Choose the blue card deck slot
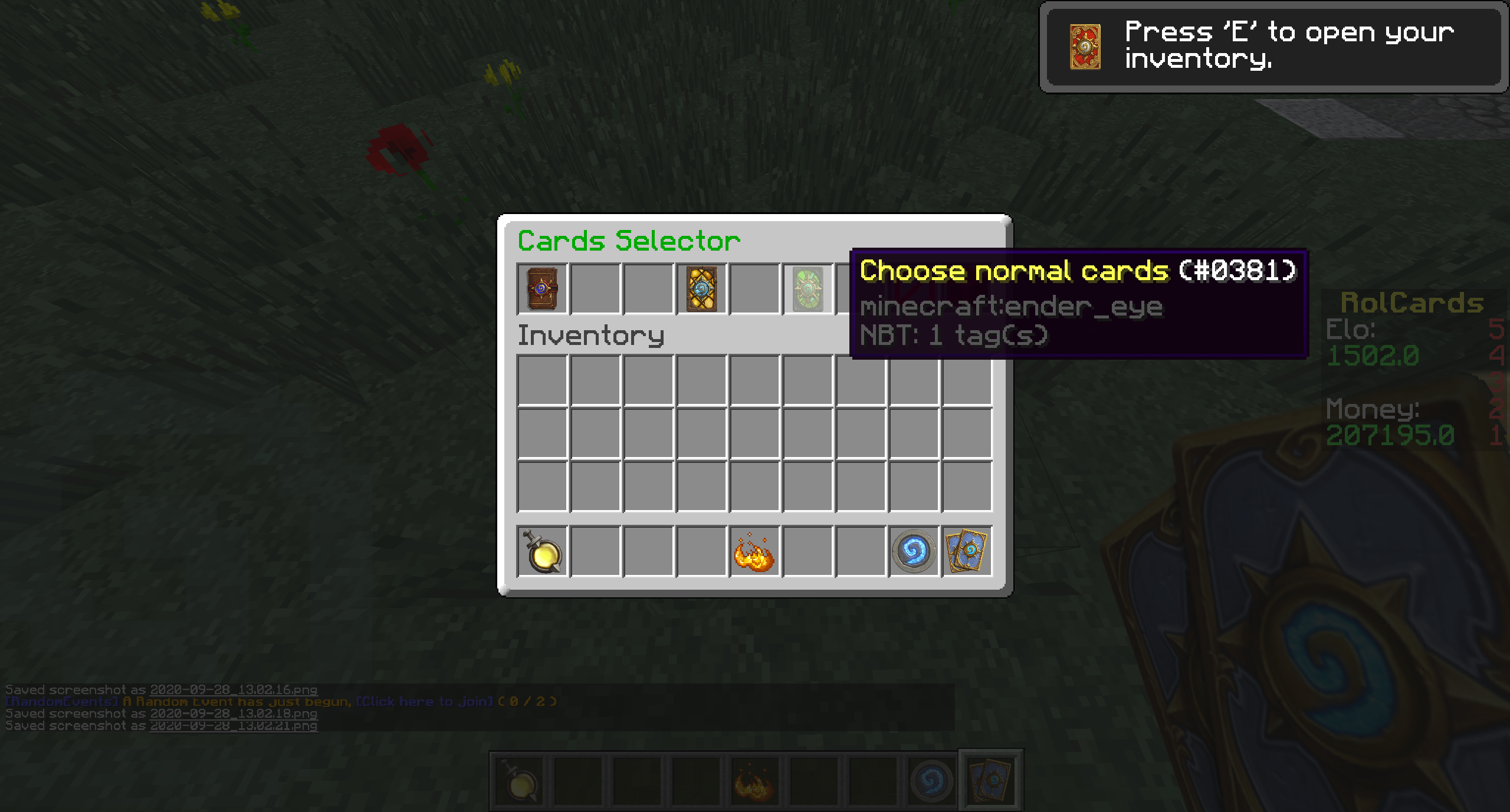Image resolution: width=1510 pixels, height=812 pixels. [x=967, y=551]
